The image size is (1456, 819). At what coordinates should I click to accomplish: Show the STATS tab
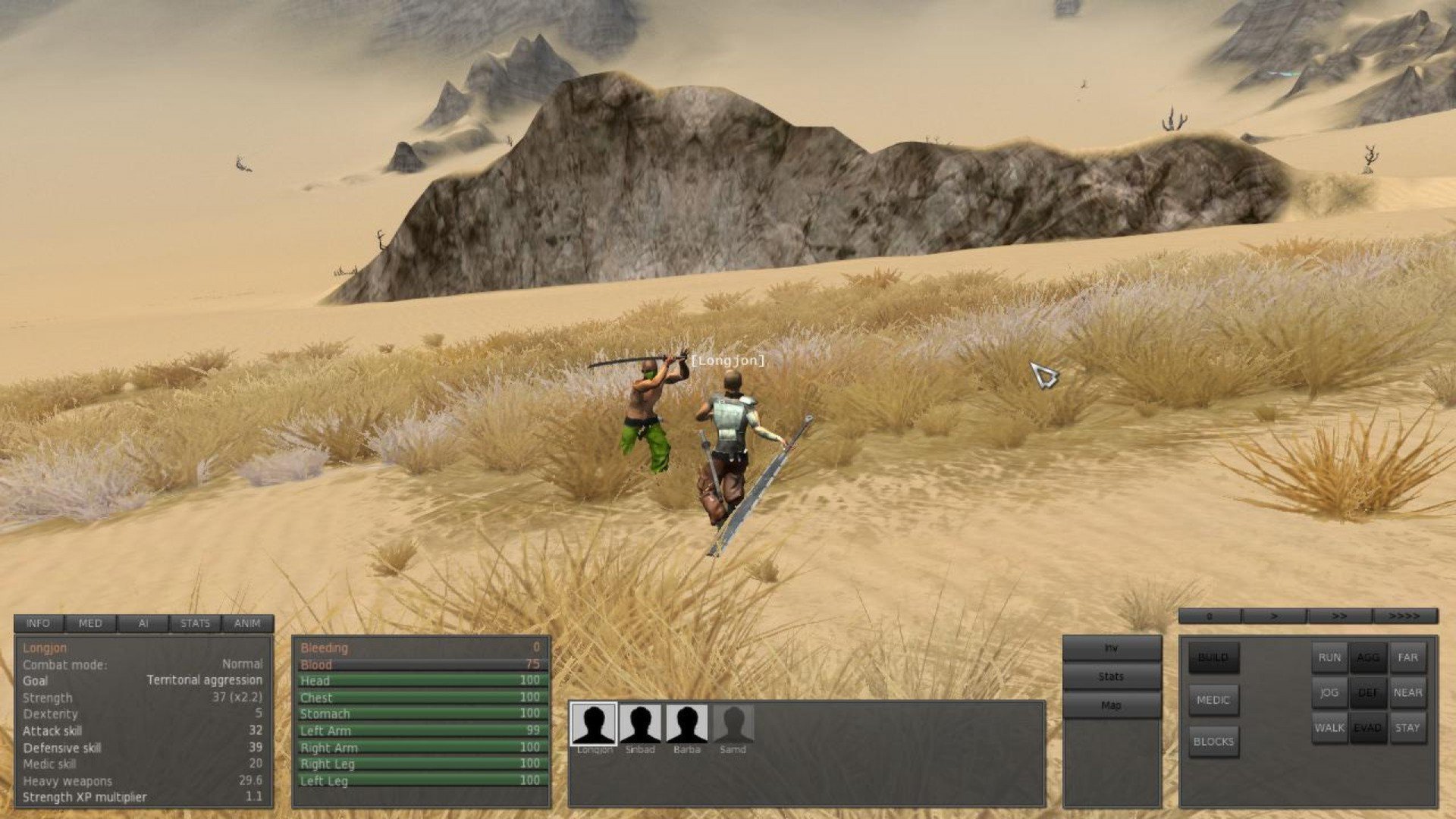coord(195,623)
